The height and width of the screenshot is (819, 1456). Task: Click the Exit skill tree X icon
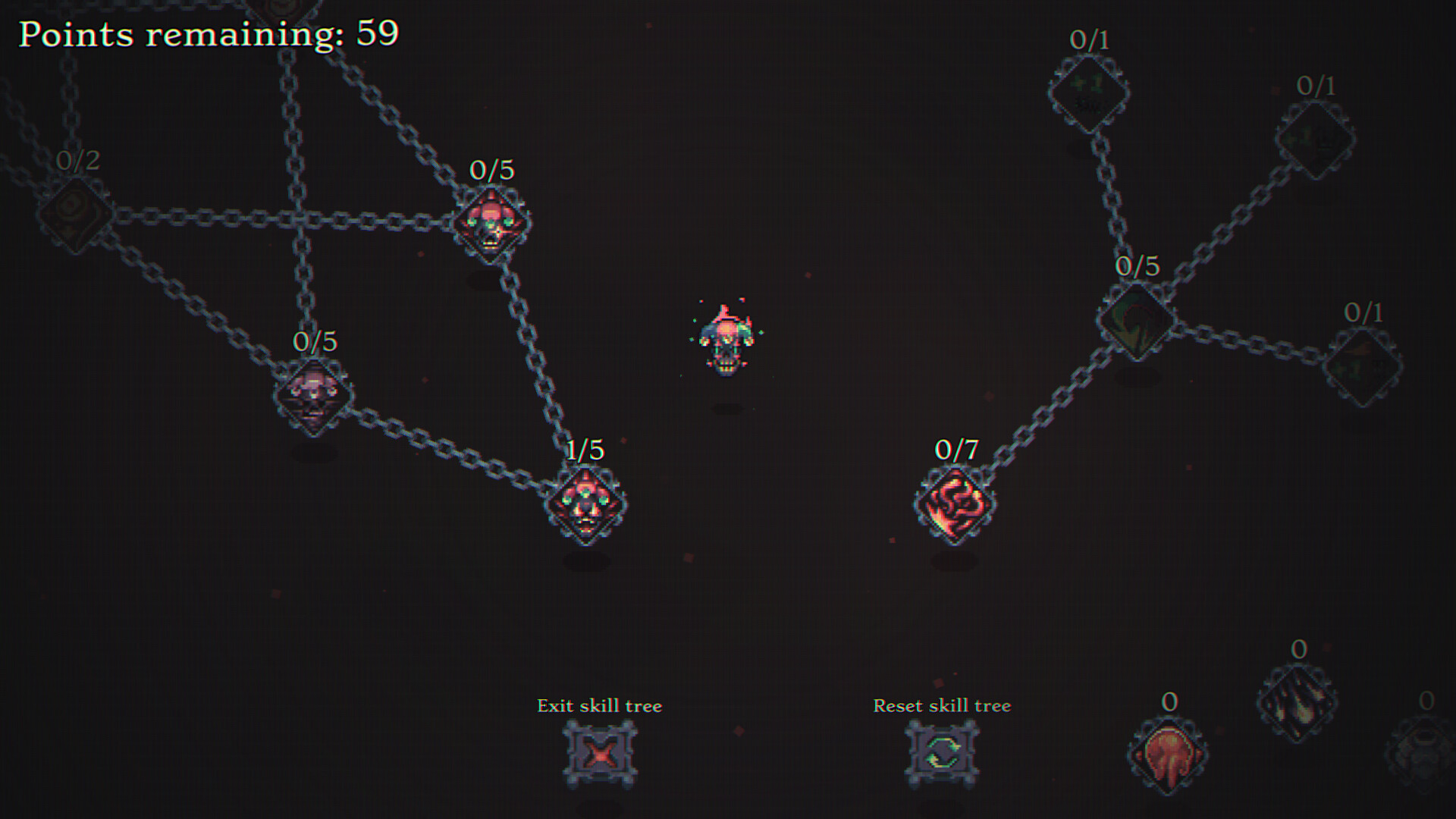[598, 755]
